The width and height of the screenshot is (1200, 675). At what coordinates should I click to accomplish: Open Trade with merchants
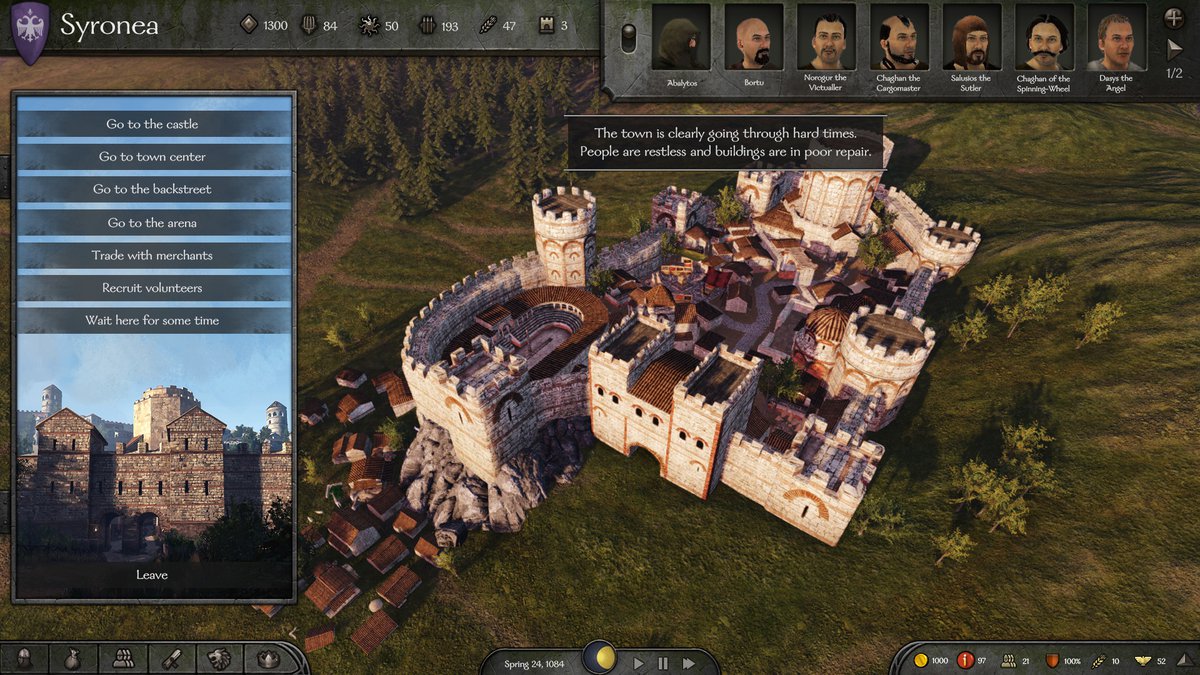click(153, 255)
